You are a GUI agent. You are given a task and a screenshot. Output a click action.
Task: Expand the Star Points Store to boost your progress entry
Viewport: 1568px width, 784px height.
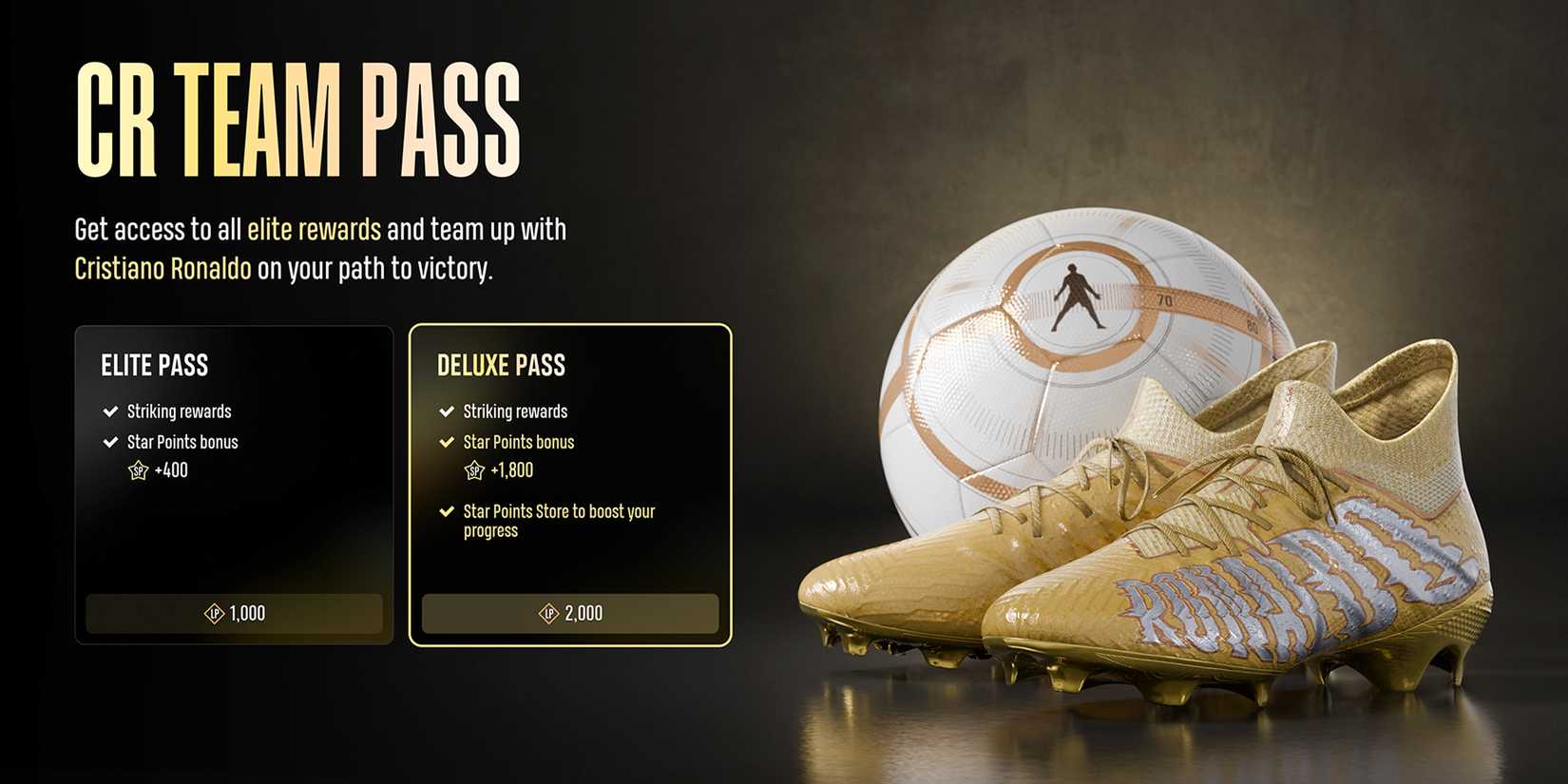click(x=559, y=521)
